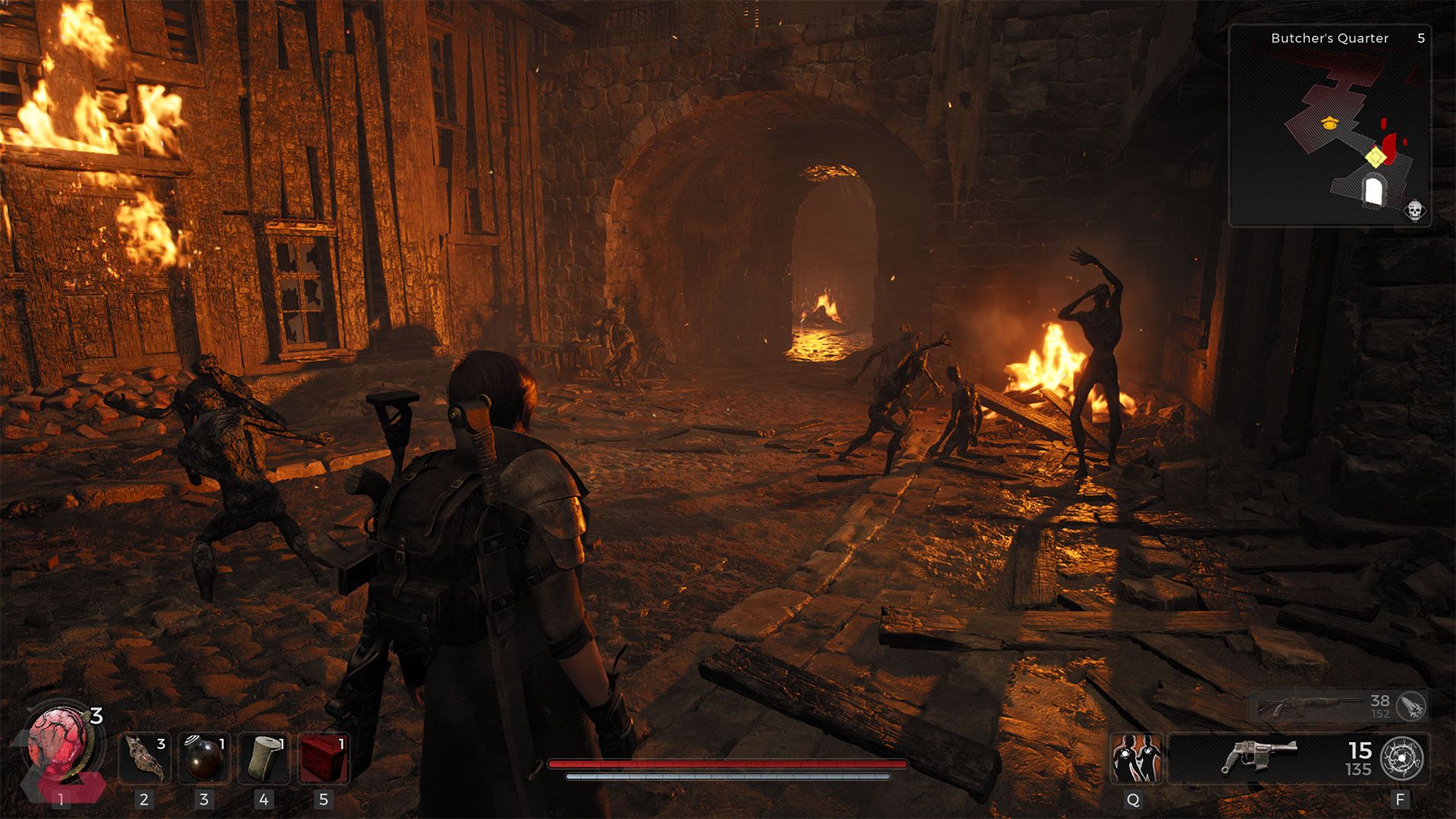Toggle the yellow diamond player marker on minimap
The height and width of the screenshot is (819, 1456).
pyautogui.click(x=1375, y=157)
